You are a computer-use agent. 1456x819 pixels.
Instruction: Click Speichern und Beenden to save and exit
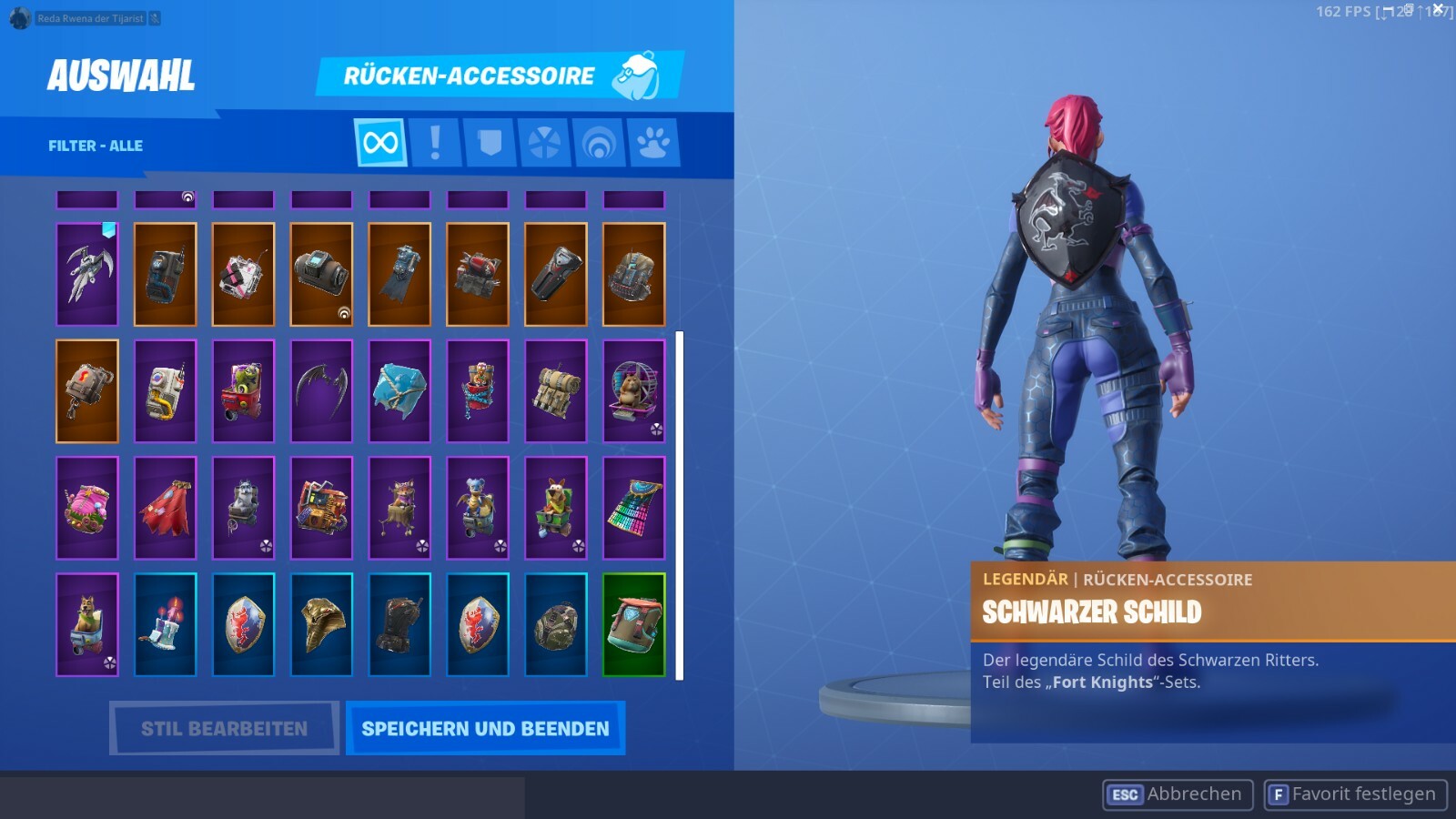485,728
